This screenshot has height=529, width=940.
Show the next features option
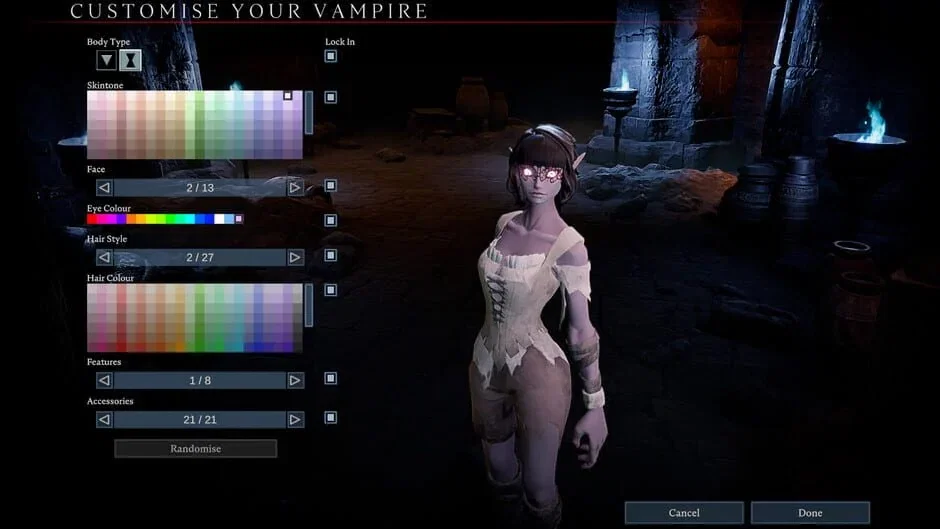click(x=295, y=380)
